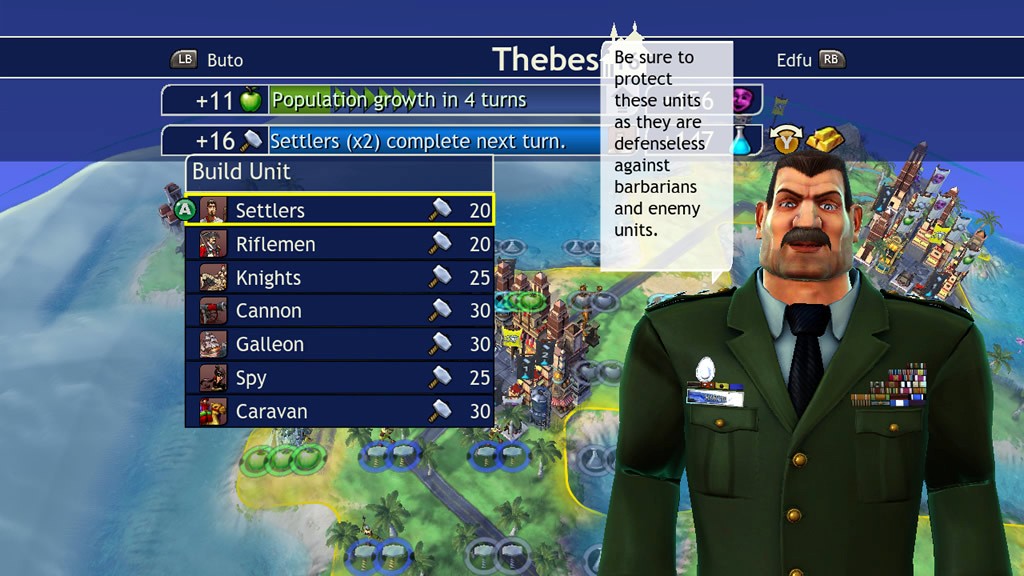
Task: Choose Riflemen to build
Action: click(x=339, y=244)
